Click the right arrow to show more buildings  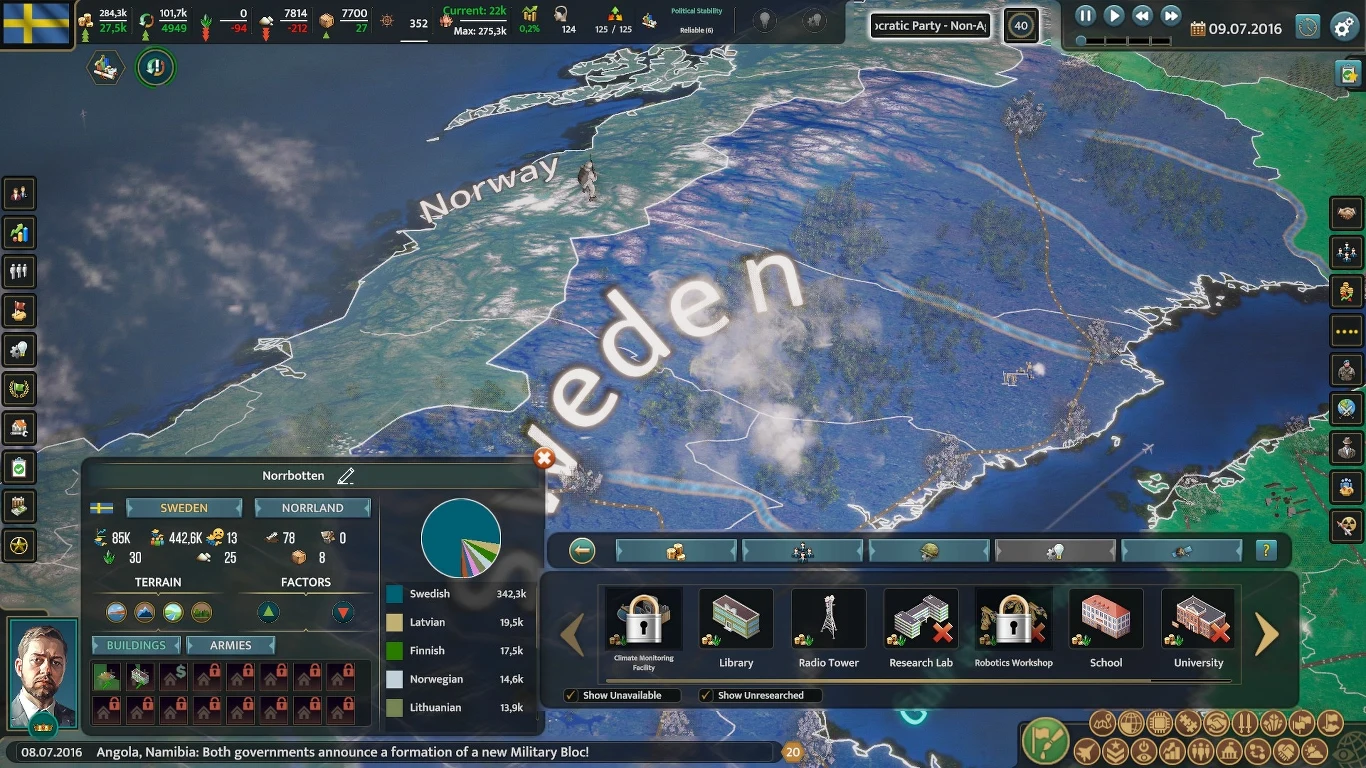1267,633
